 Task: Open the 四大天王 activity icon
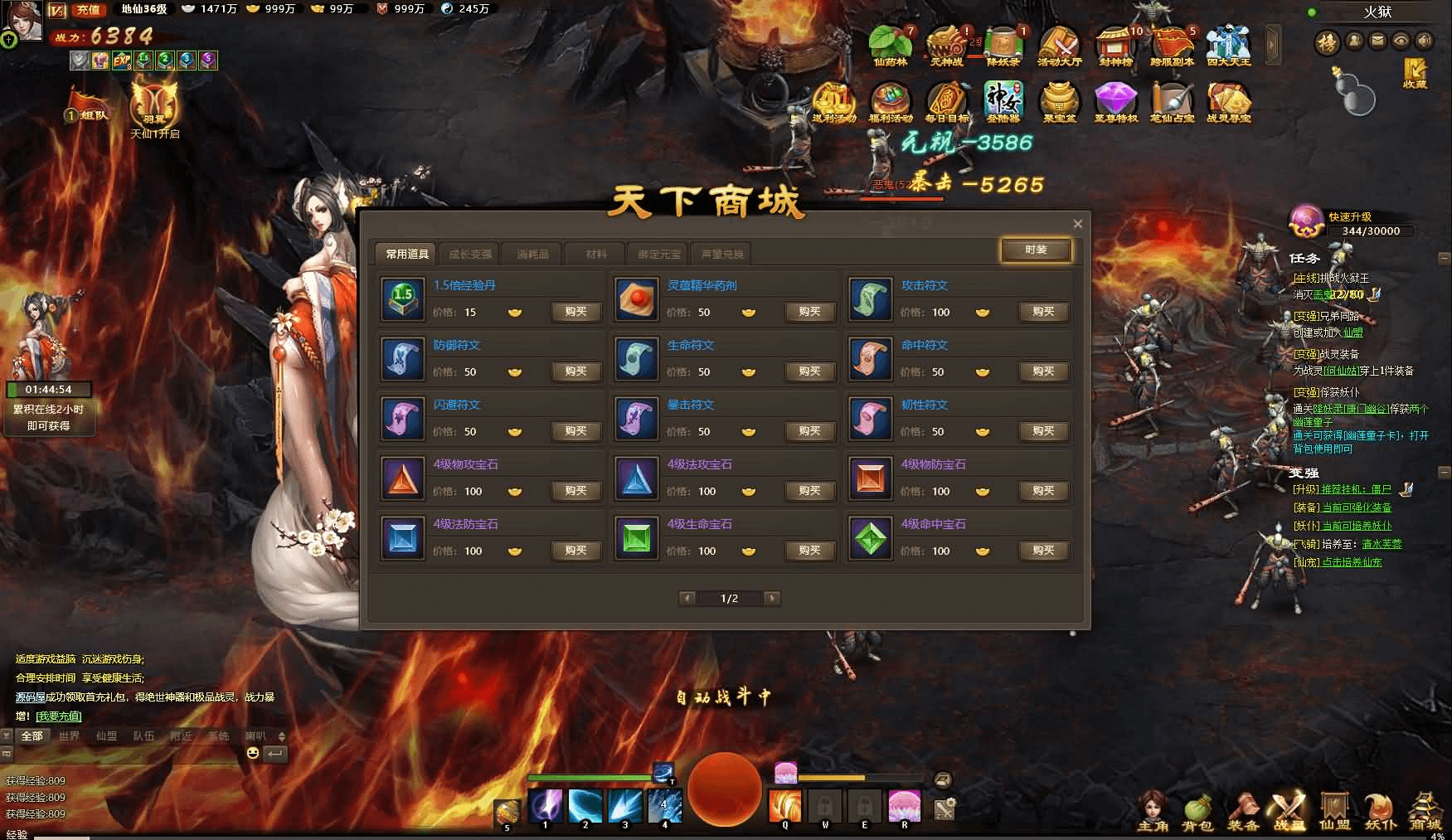click(1228, 44)
